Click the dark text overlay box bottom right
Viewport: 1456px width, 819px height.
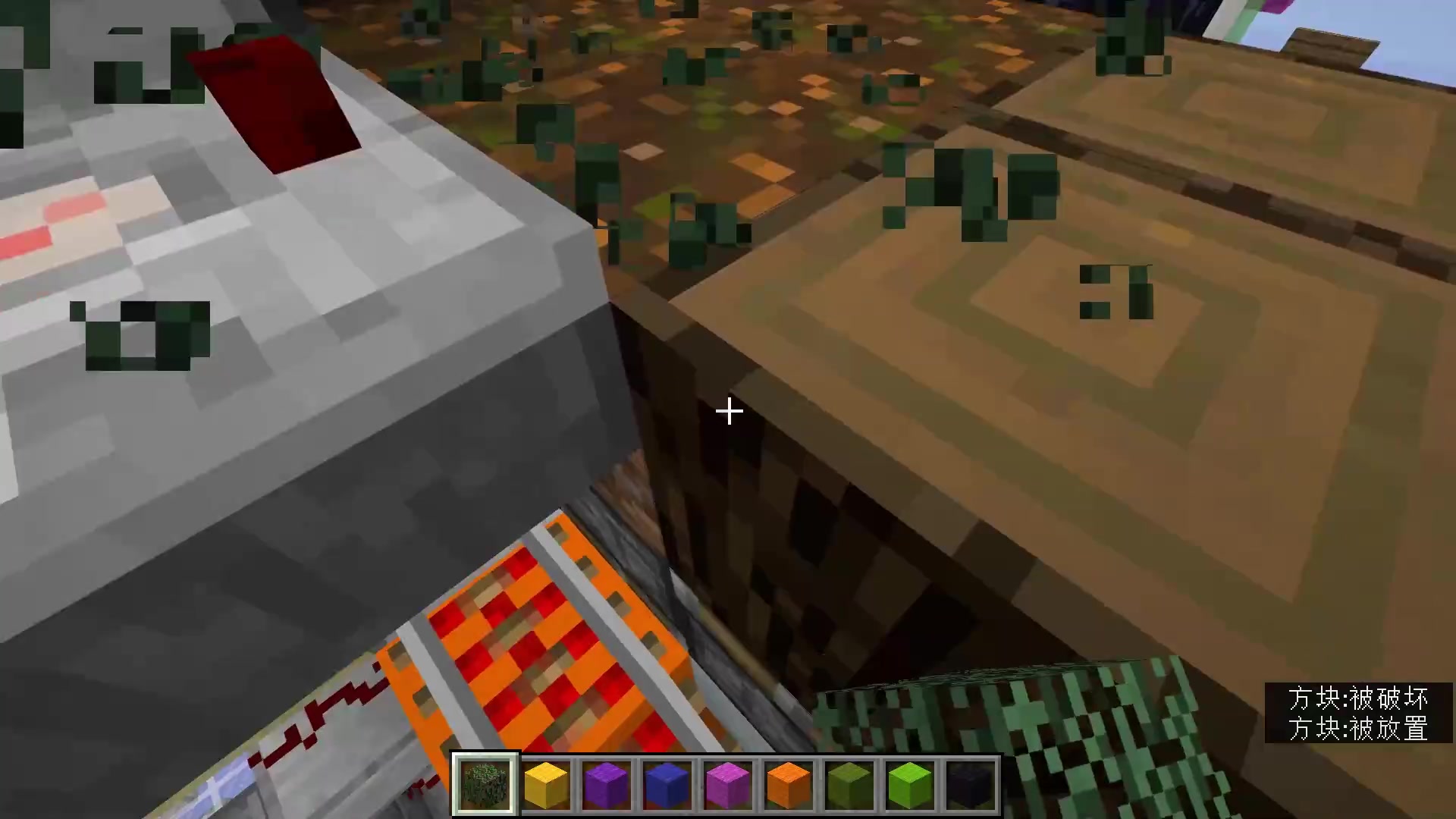(1357, 713)
